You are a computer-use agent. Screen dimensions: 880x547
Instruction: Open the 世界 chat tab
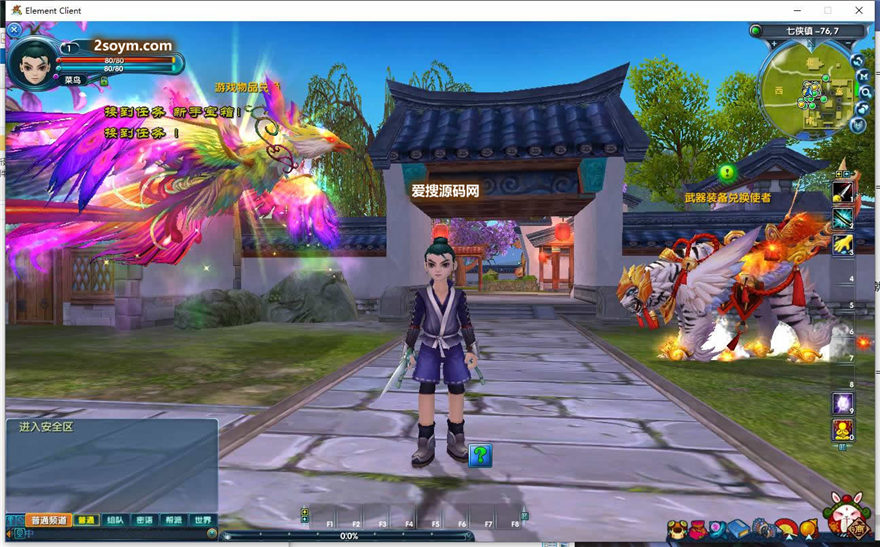pyautogui.click(x=203, y=520)
